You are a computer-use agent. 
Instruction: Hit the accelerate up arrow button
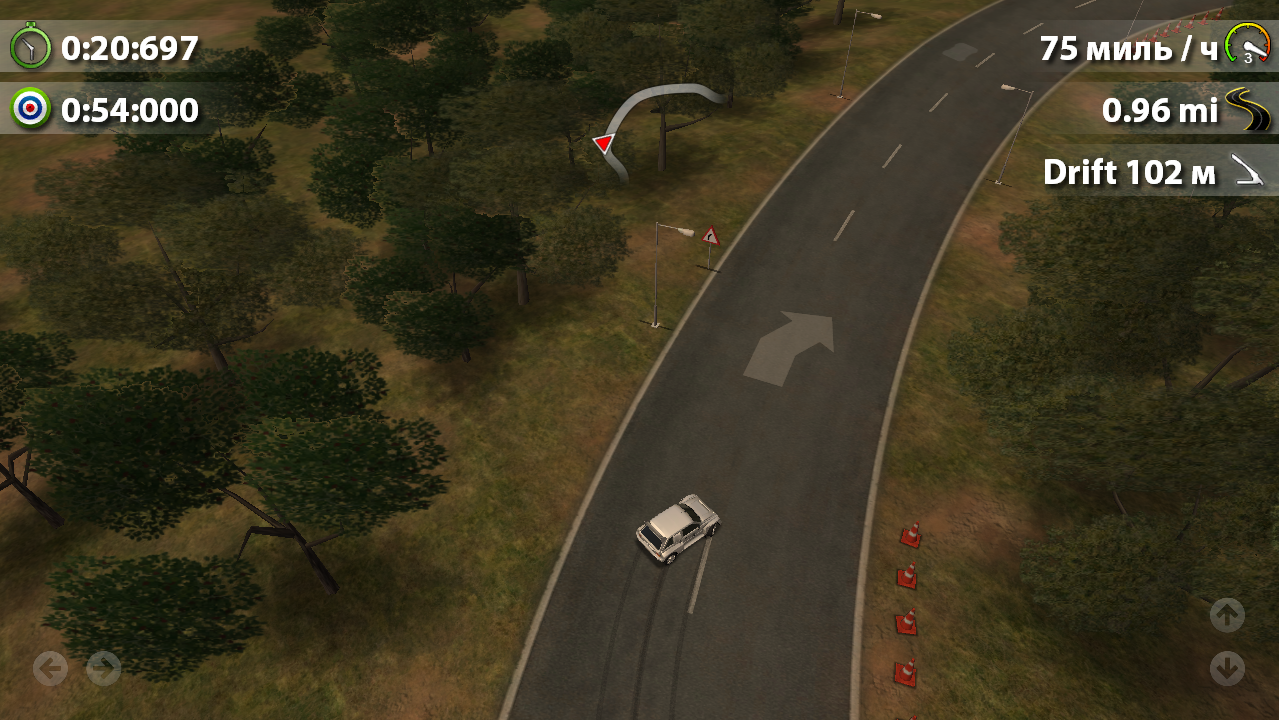coord(1227,615)
